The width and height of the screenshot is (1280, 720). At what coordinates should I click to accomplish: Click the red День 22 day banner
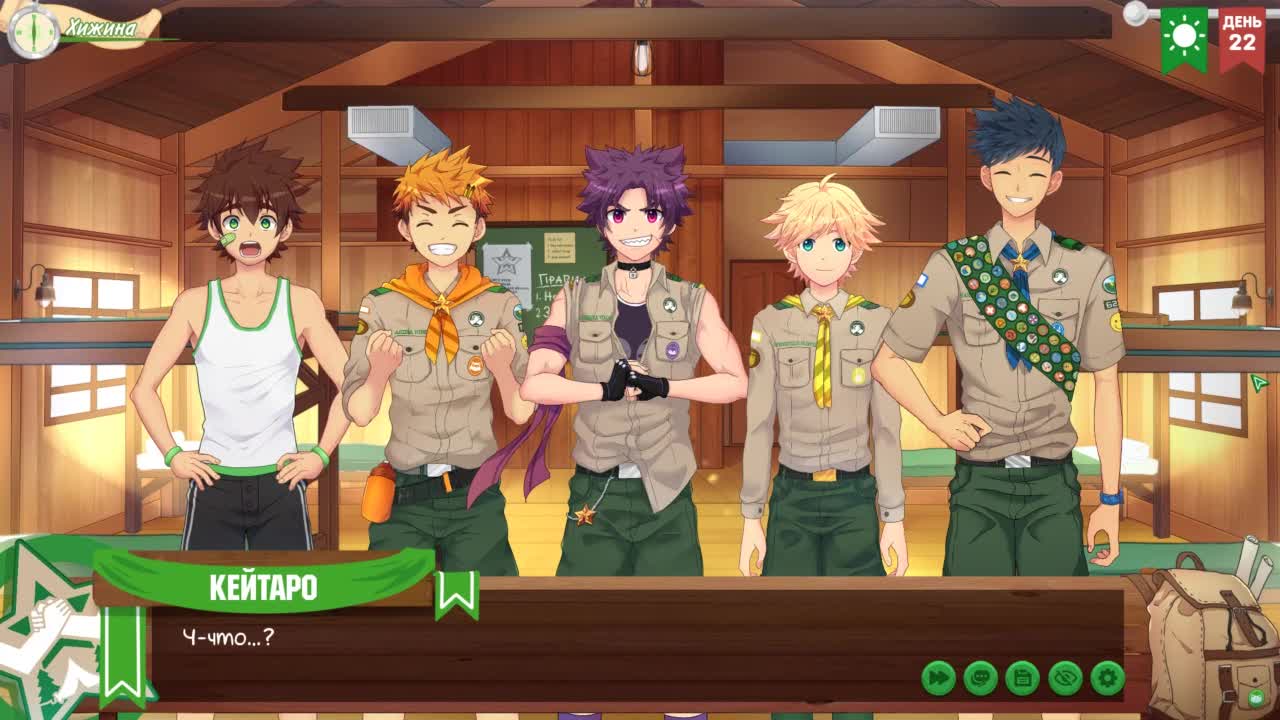point(1242,38)
